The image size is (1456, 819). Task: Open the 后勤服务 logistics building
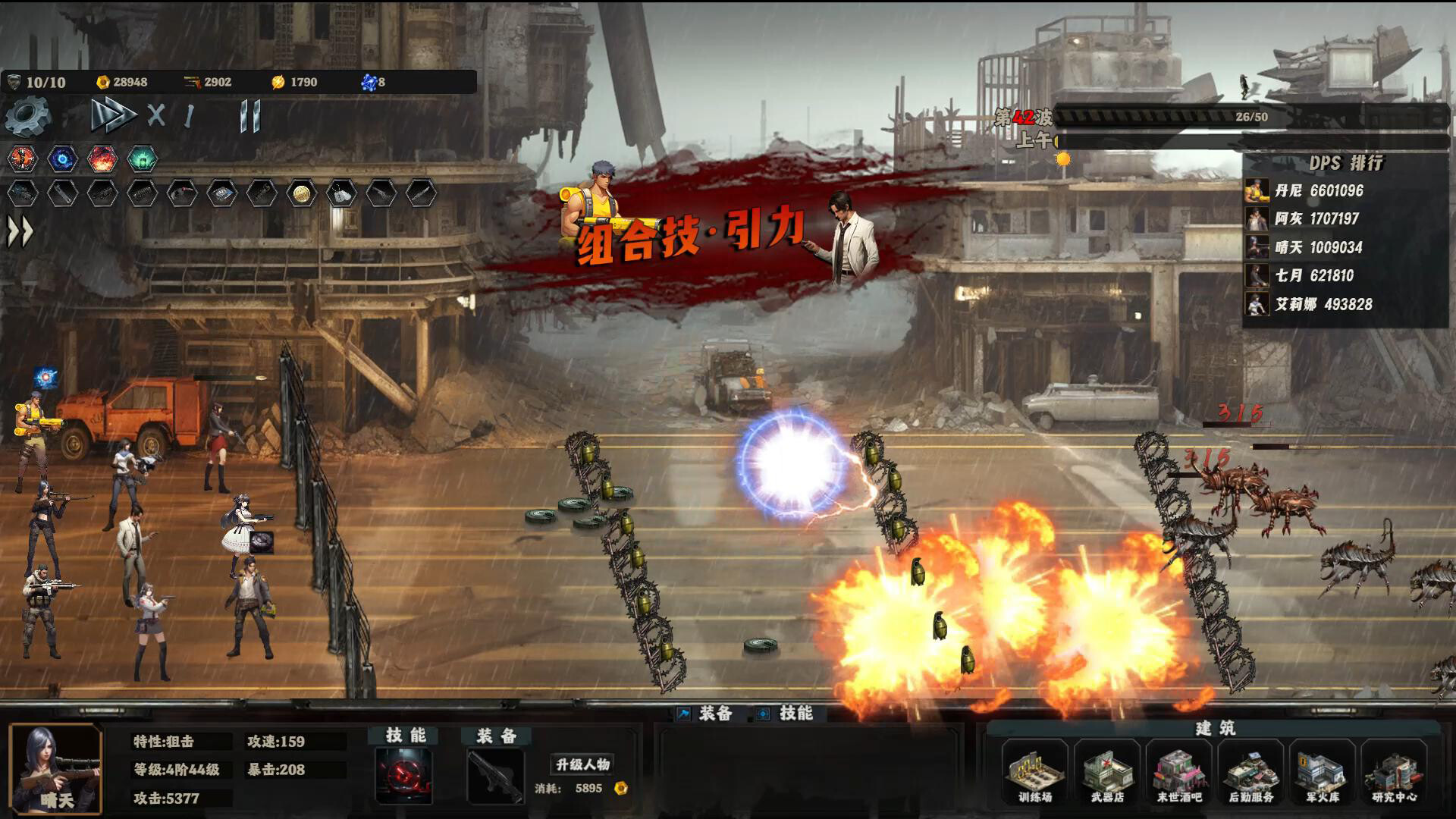(x=1251, y=775)
